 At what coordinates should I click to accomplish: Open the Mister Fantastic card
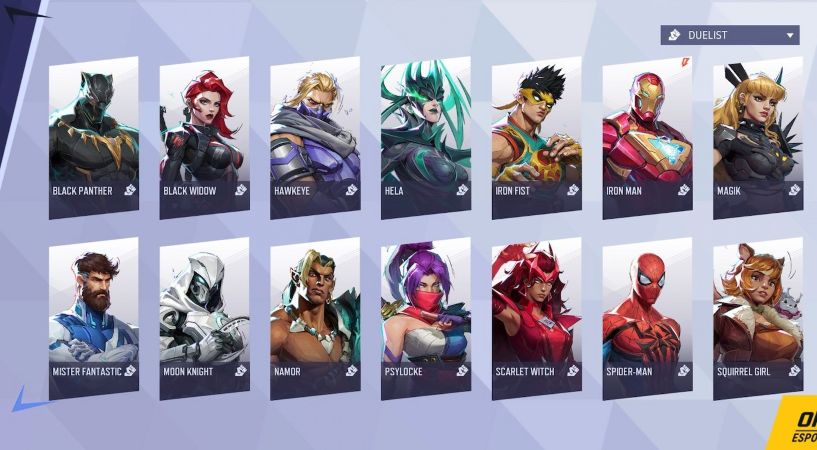point(93,317)
